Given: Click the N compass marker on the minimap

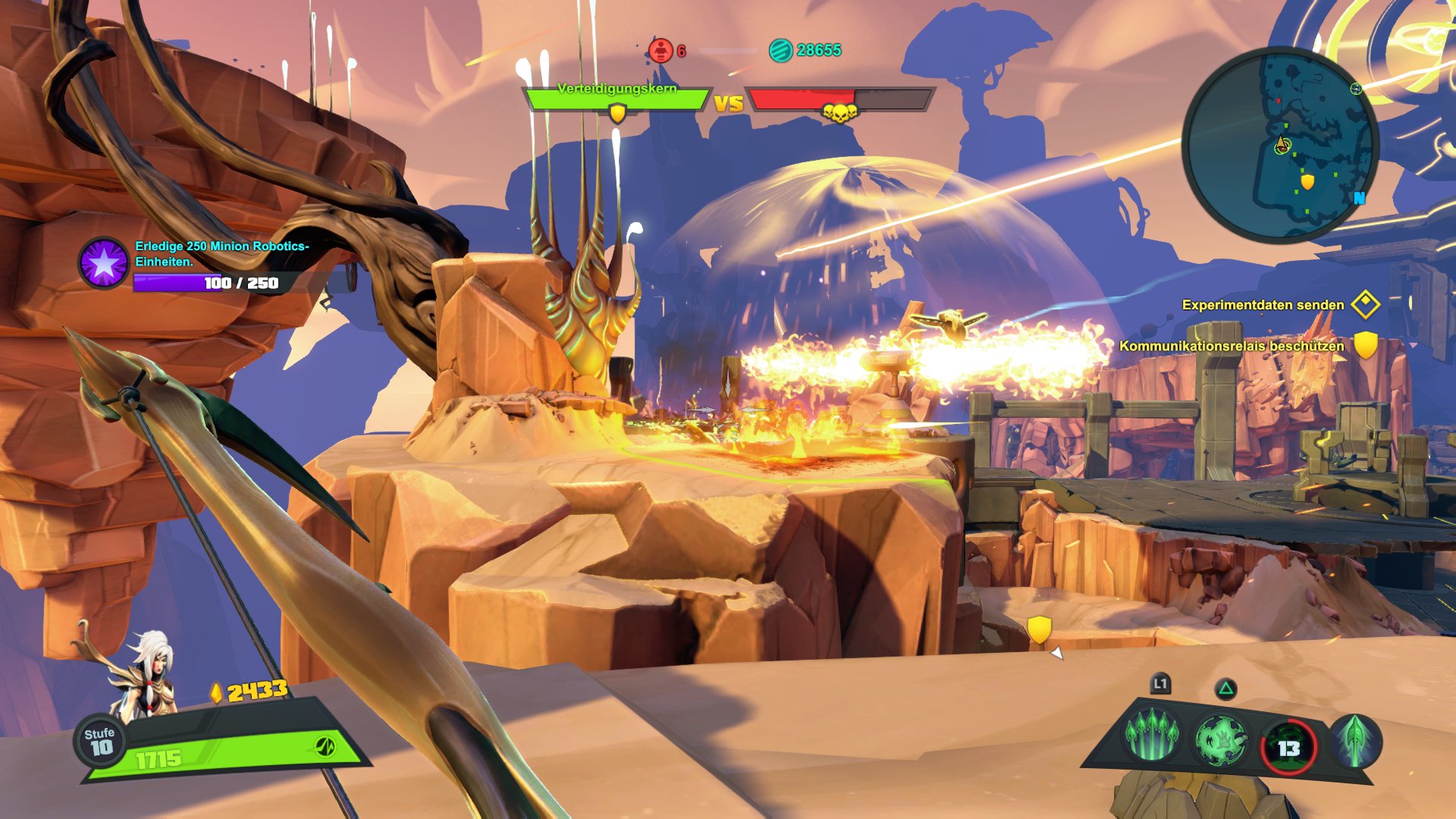Looking at the screenshot, I should click(x=1360, y=197).
